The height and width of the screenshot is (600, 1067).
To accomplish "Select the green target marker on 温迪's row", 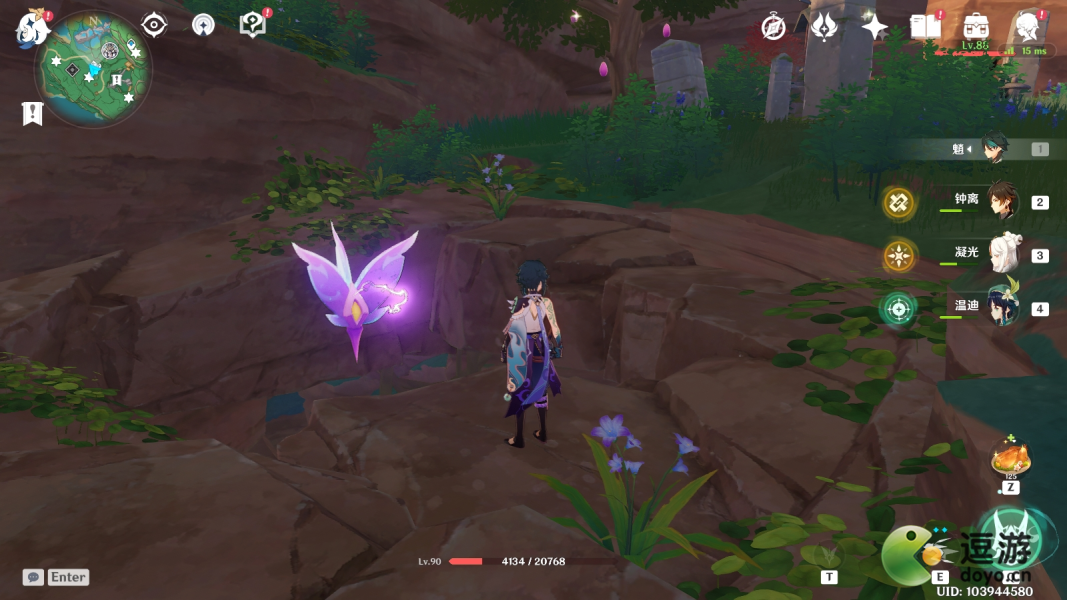I will [898, 309].
